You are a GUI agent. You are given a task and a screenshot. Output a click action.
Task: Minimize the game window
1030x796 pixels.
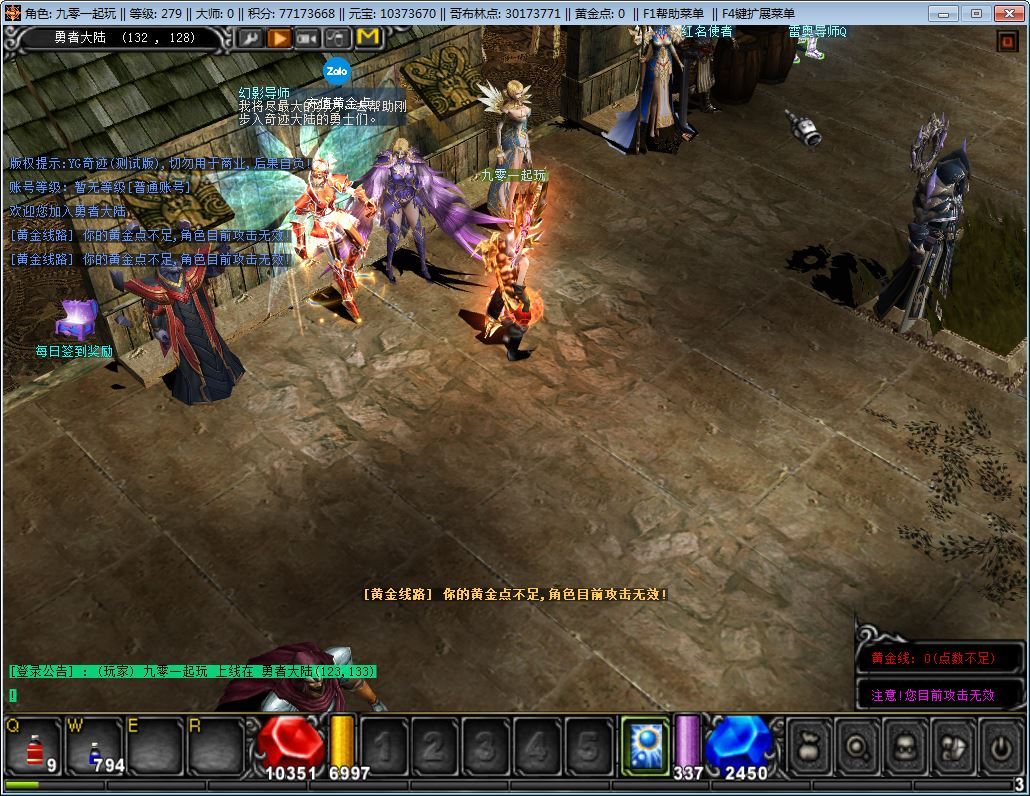click(x=943, y=13)
